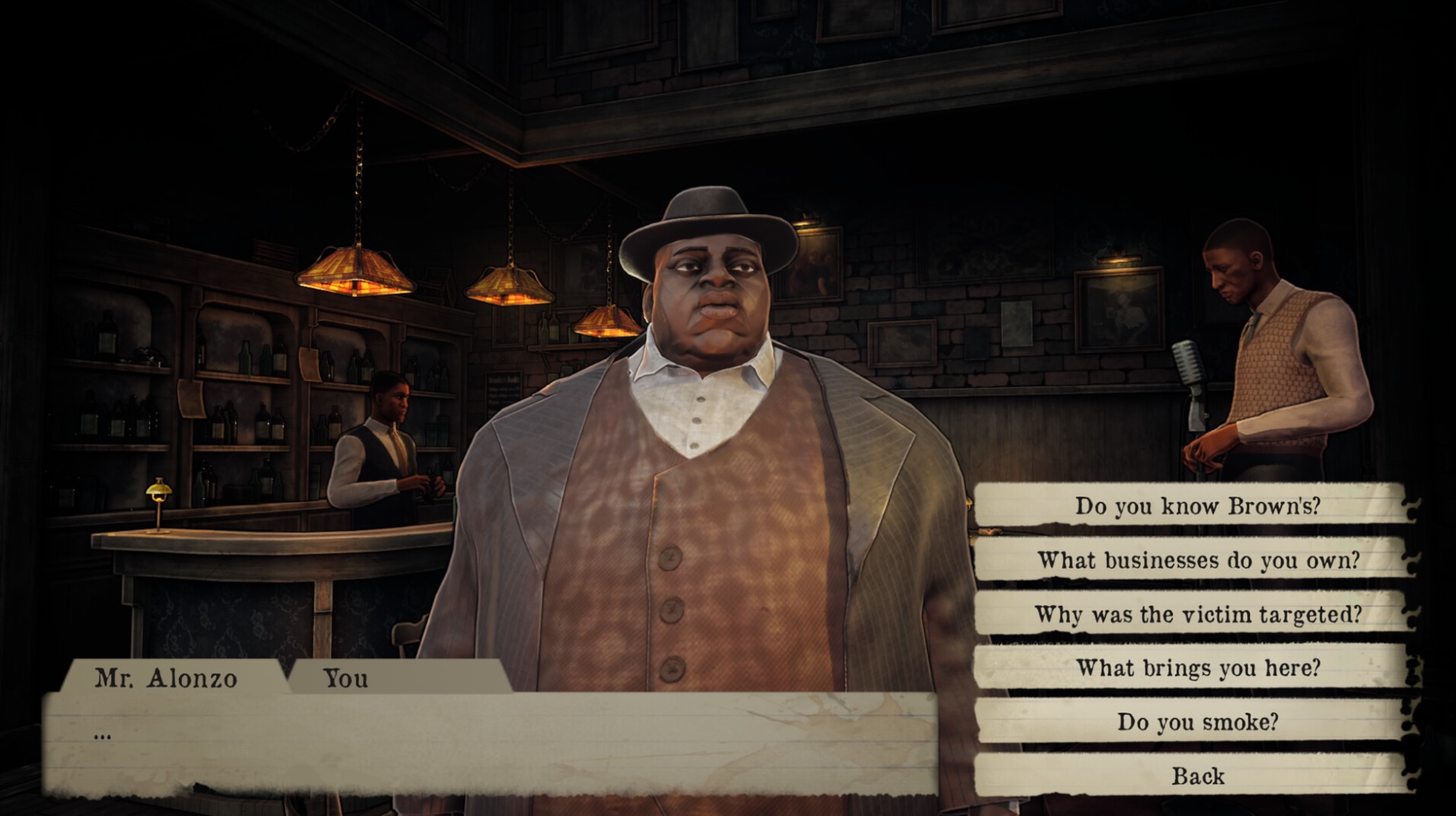Switch to the Mr. Alonzo tab
Viewport: 1456px width, 816px height.
click(x=166, y=678)
